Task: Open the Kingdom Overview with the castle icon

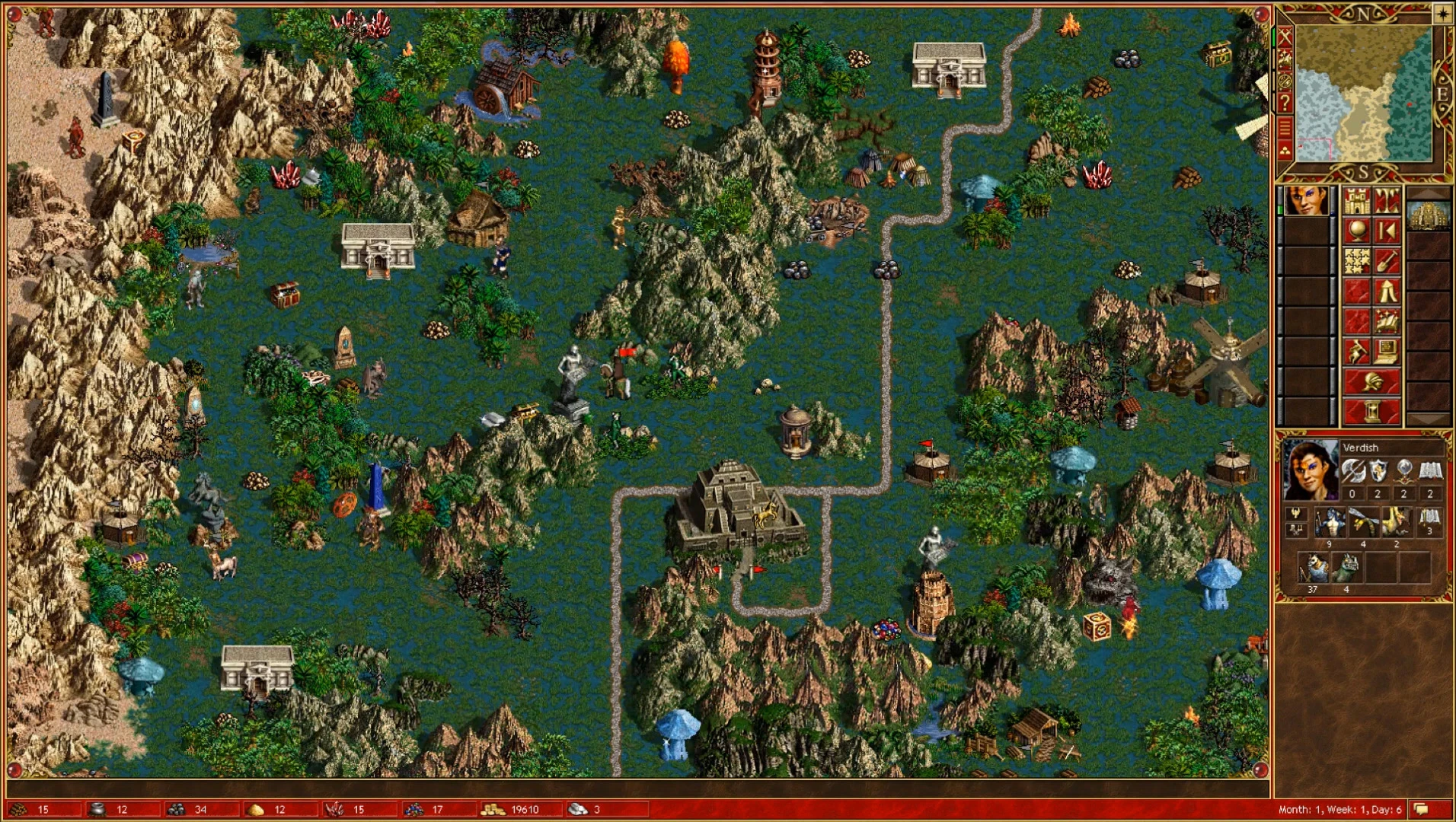Action: (x=1357, y=201)
